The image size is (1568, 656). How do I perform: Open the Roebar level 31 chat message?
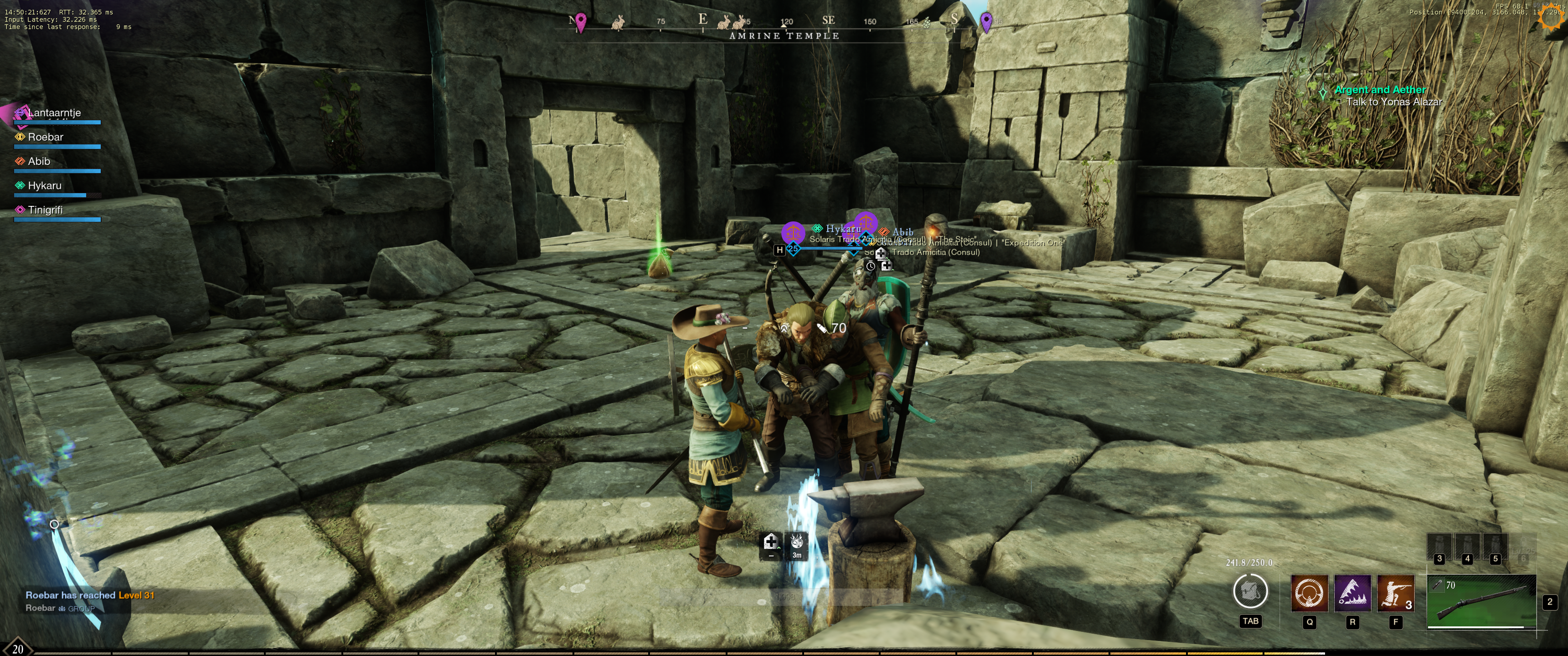[x=90, y=595]
